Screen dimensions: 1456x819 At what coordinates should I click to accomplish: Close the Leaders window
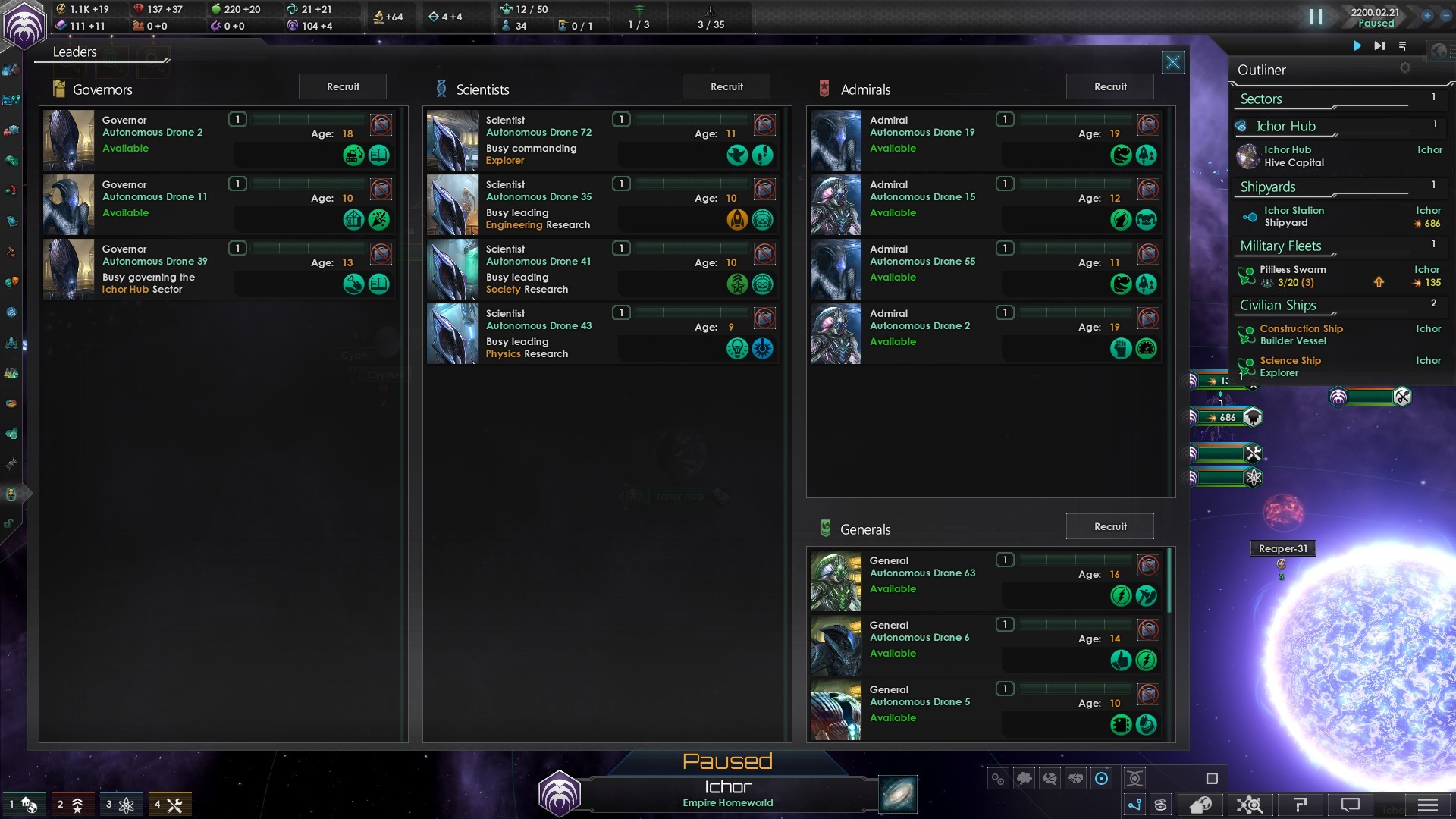1172,62
